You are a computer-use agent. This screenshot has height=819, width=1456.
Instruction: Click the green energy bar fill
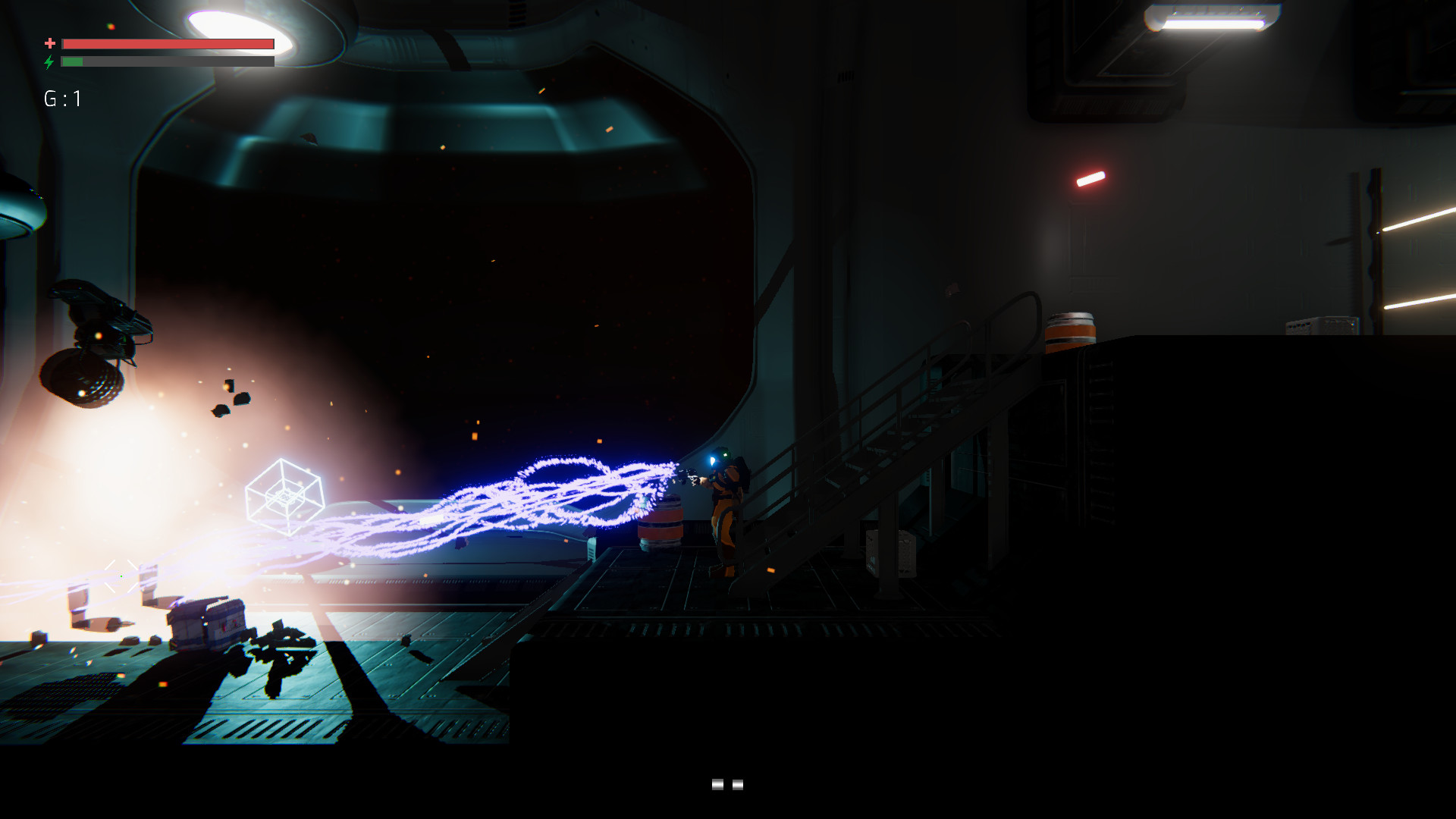[x=72, y=61]
